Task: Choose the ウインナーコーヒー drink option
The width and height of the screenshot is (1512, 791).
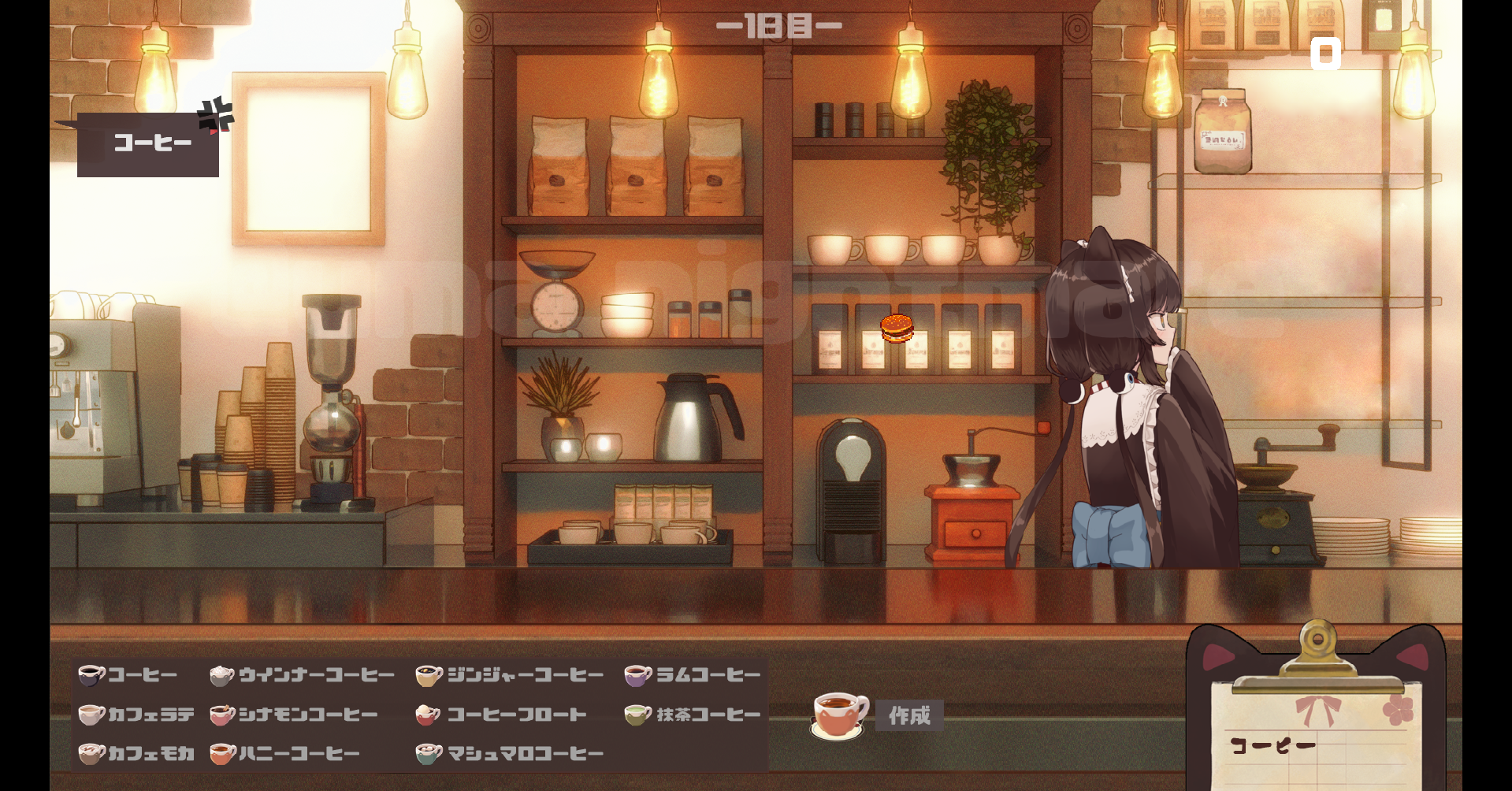Action: (303, 675)
